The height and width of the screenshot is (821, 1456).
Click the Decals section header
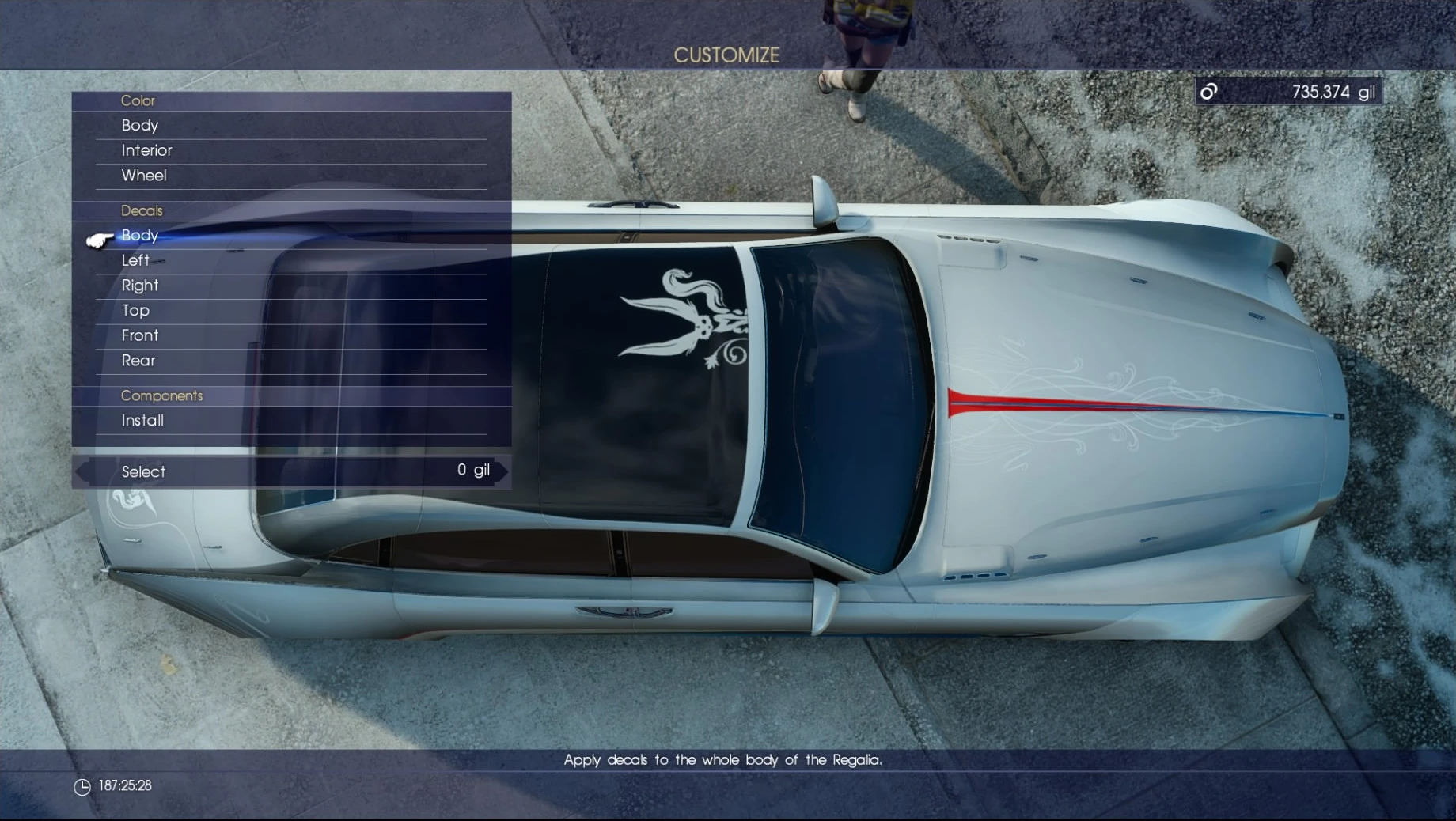click(x=142, y=210)
